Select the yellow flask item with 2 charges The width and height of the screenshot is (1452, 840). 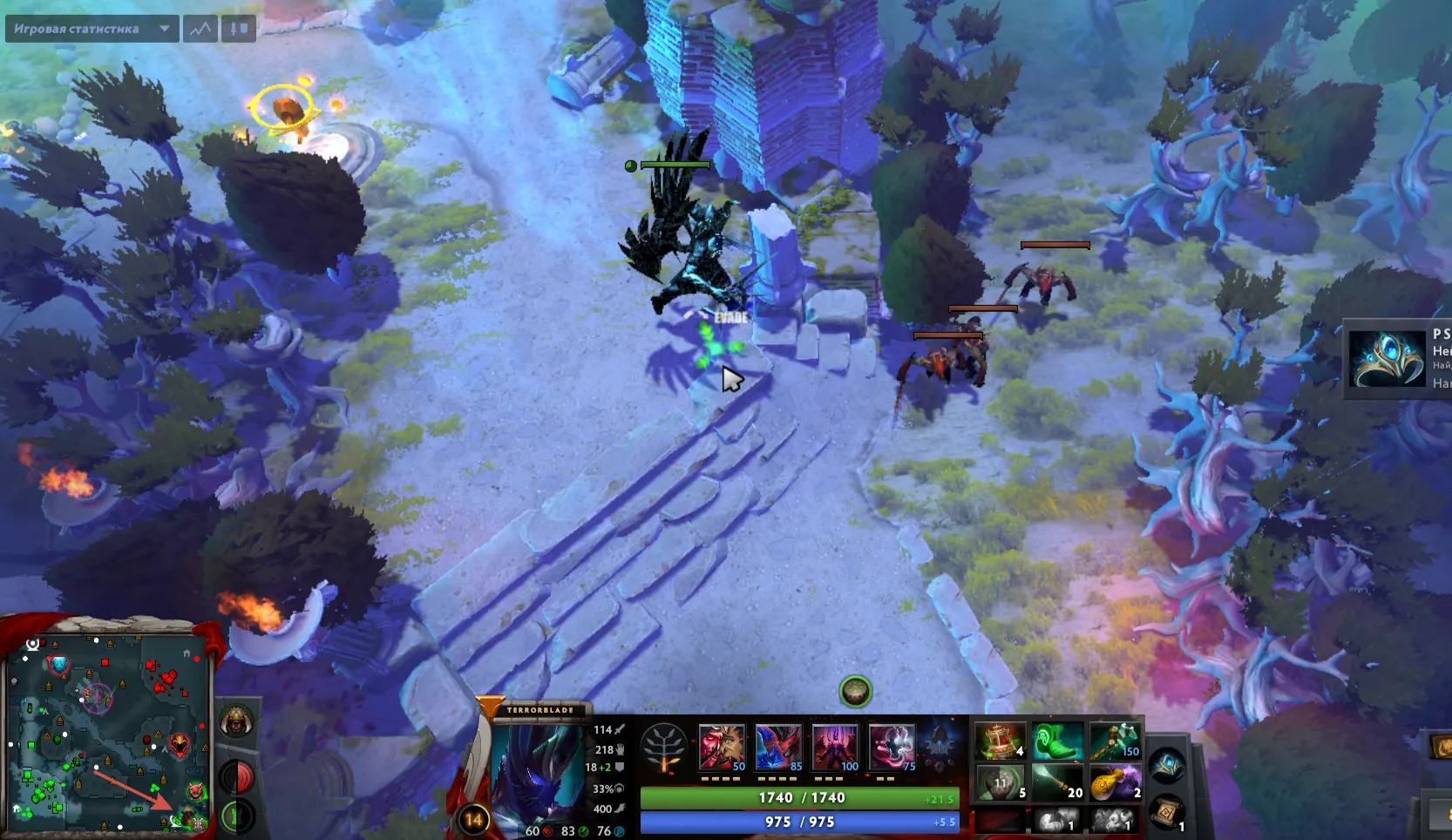click(1115, 782)
